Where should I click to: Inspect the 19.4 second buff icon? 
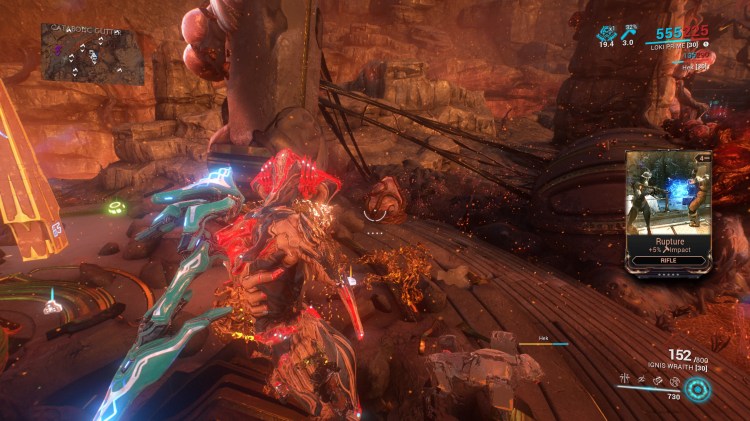606,33
